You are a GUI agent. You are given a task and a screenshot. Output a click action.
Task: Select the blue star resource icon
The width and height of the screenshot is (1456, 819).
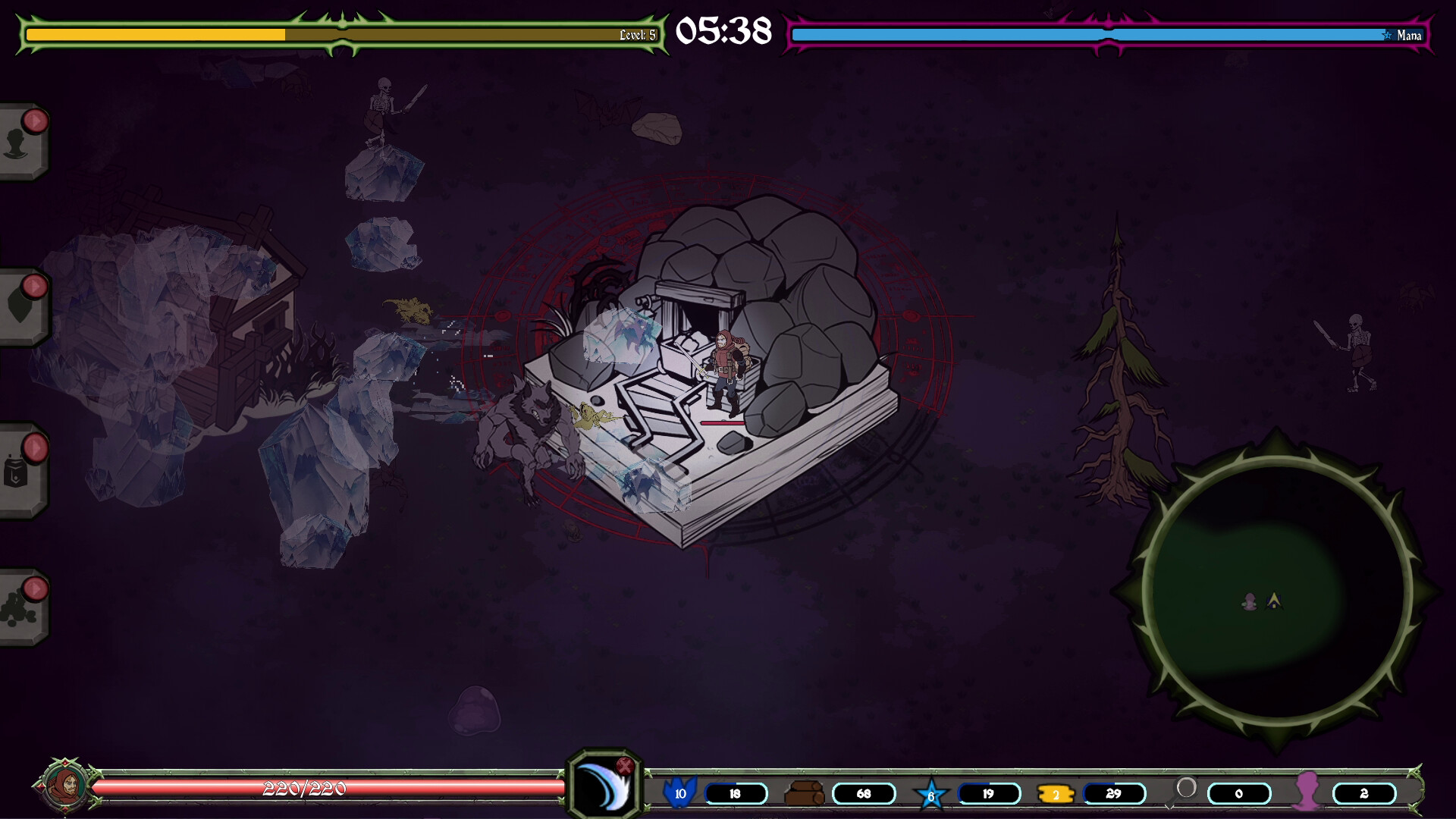click(931, 794)
